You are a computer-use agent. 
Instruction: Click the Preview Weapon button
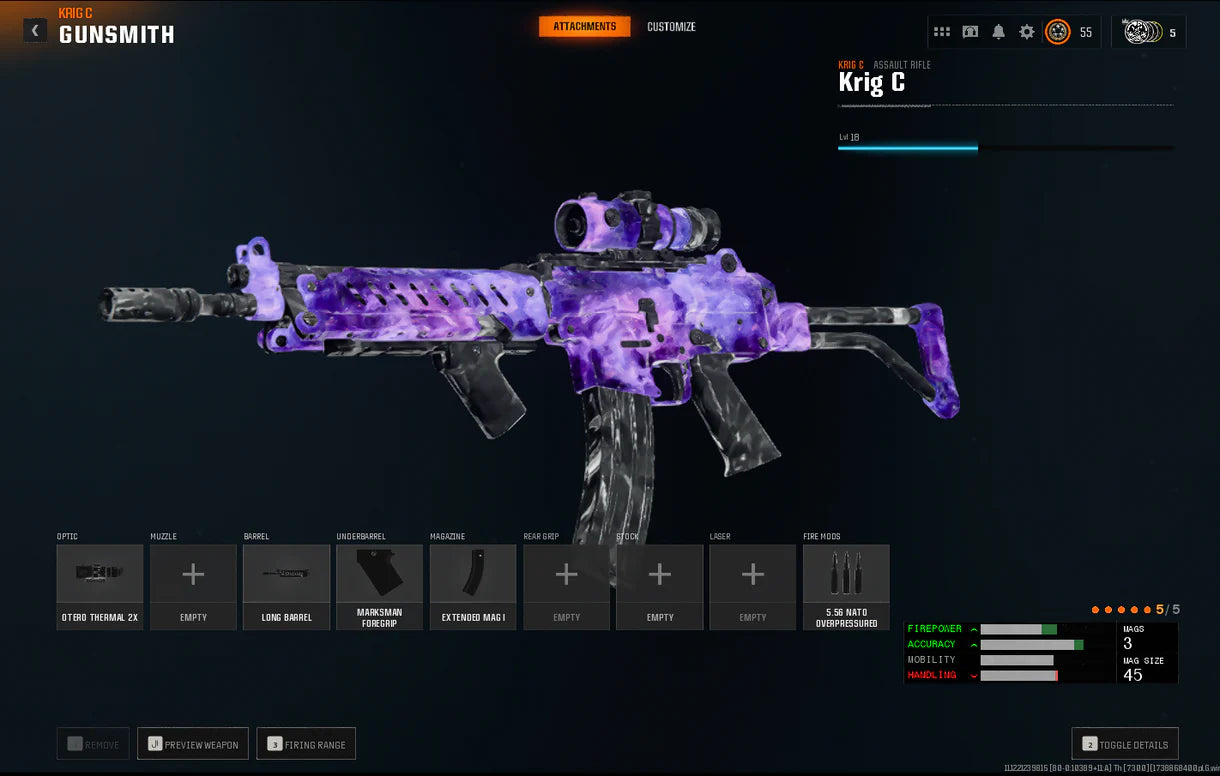pos(193,744)
